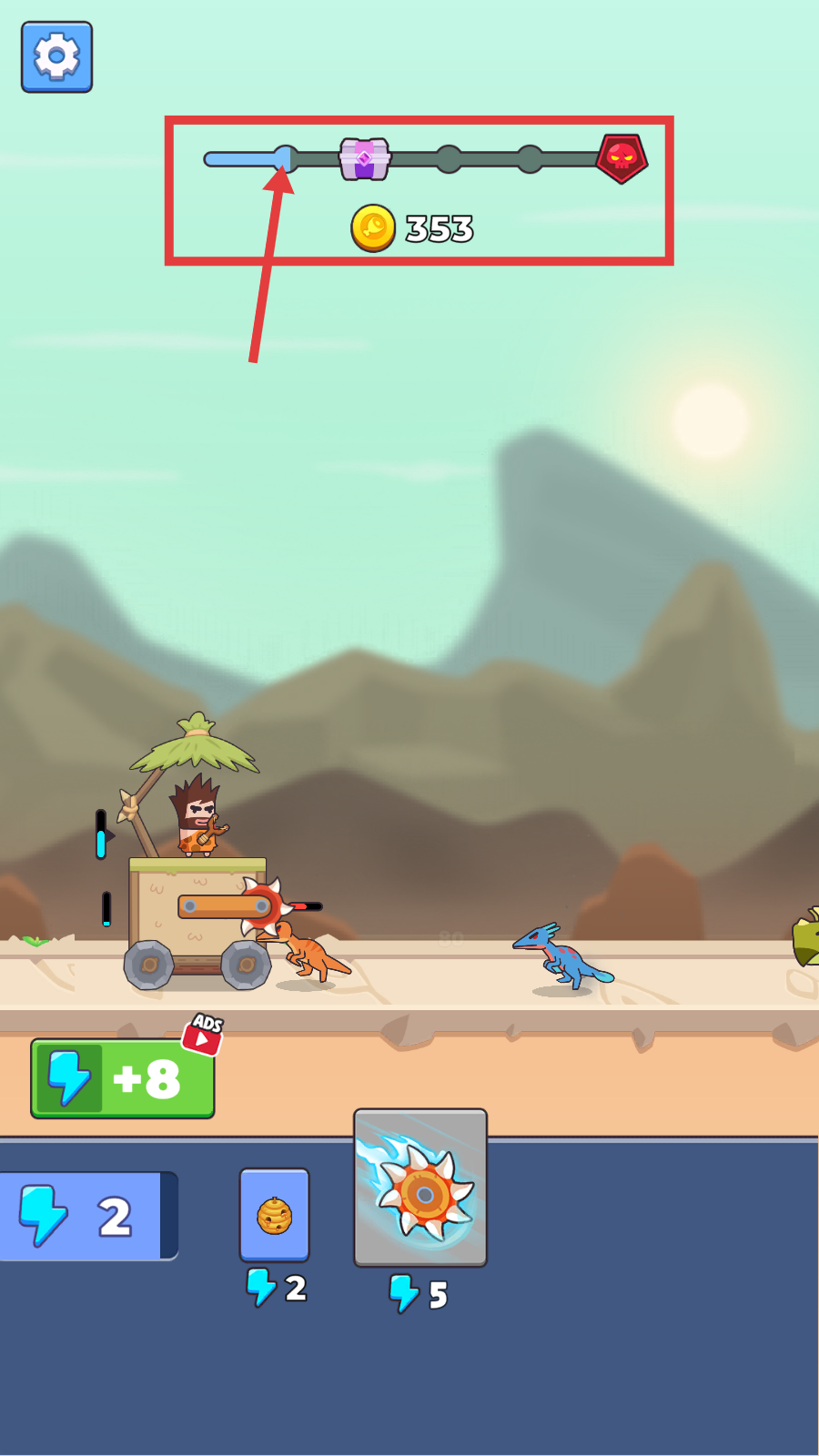Click the red skull boss marker
This screenshot has width=819, height=1456.
click(x=622, y=158)
